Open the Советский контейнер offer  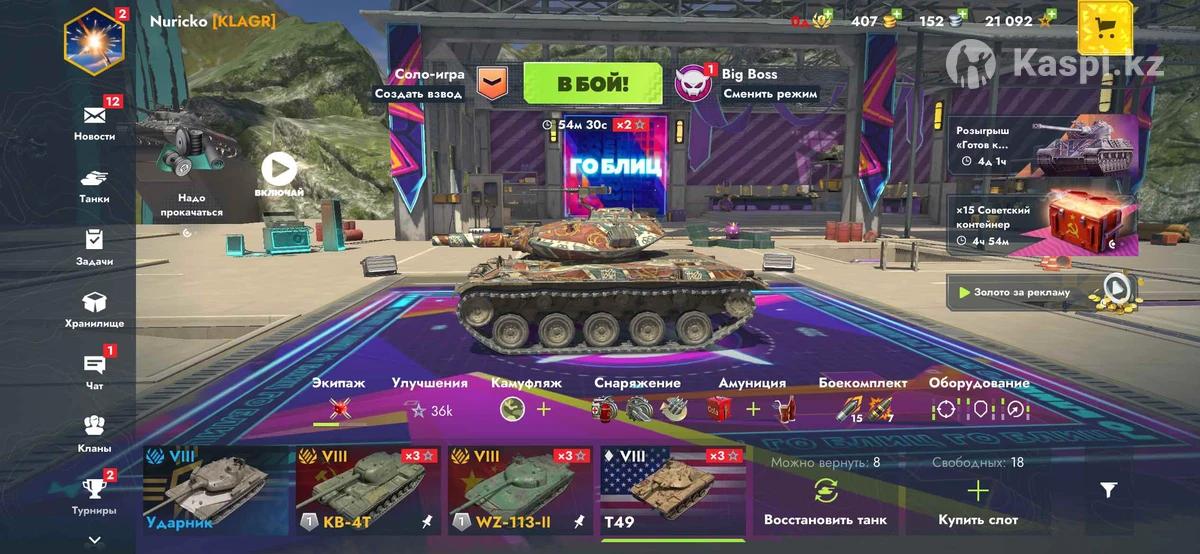coord(1043,224)
